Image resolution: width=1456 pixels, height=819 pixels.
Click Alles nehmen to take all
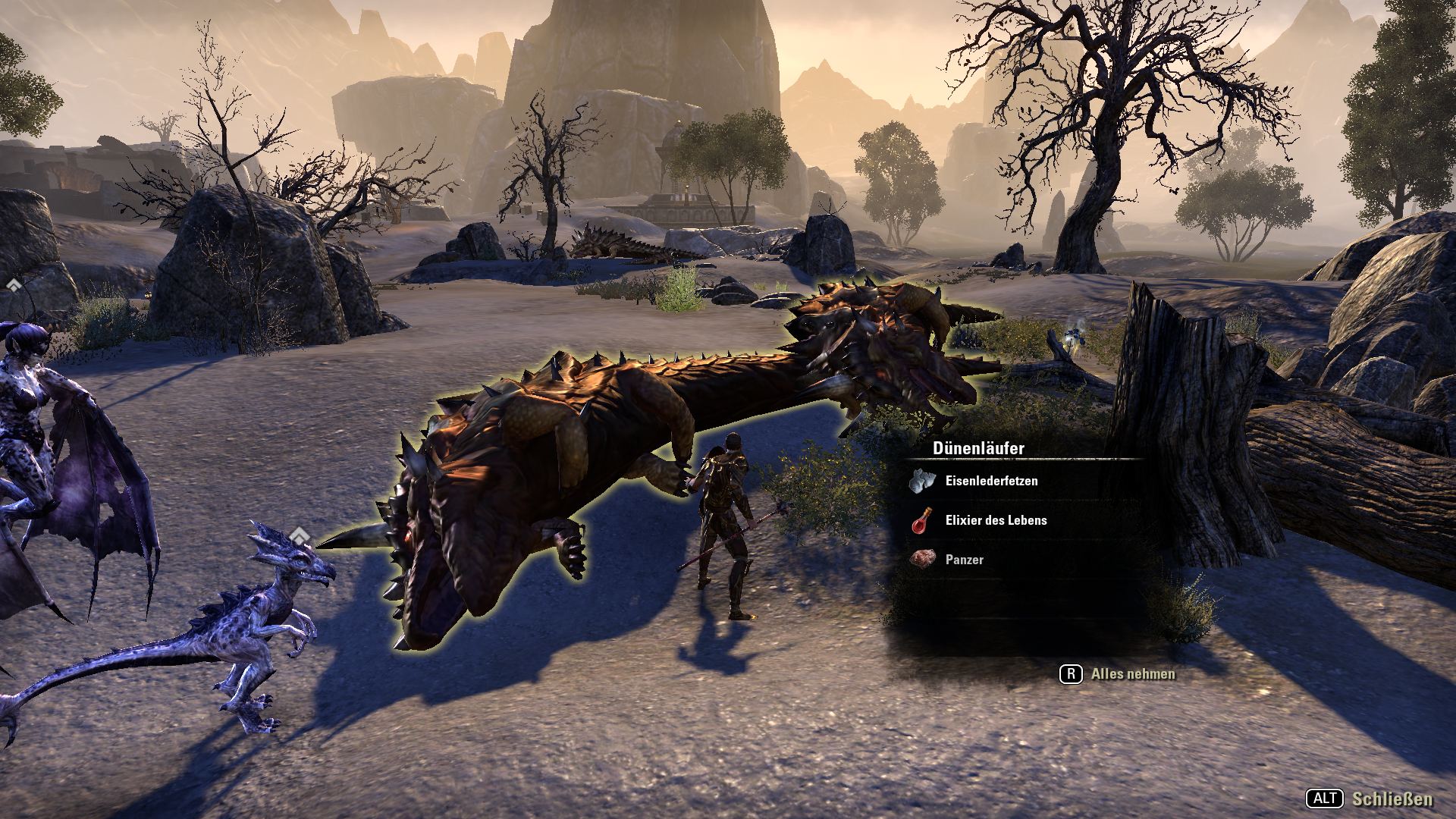tap(1131, 674)
